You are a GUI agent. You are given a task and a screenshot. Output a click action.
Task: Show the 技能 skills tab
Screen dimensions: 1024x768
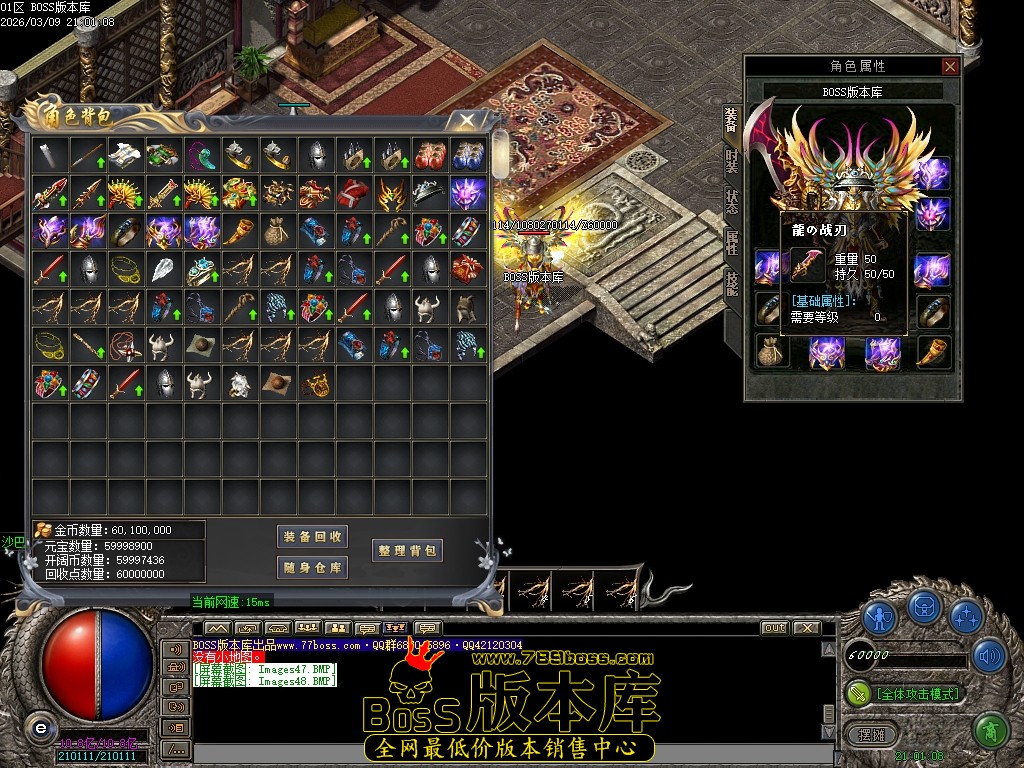[731, 282]
